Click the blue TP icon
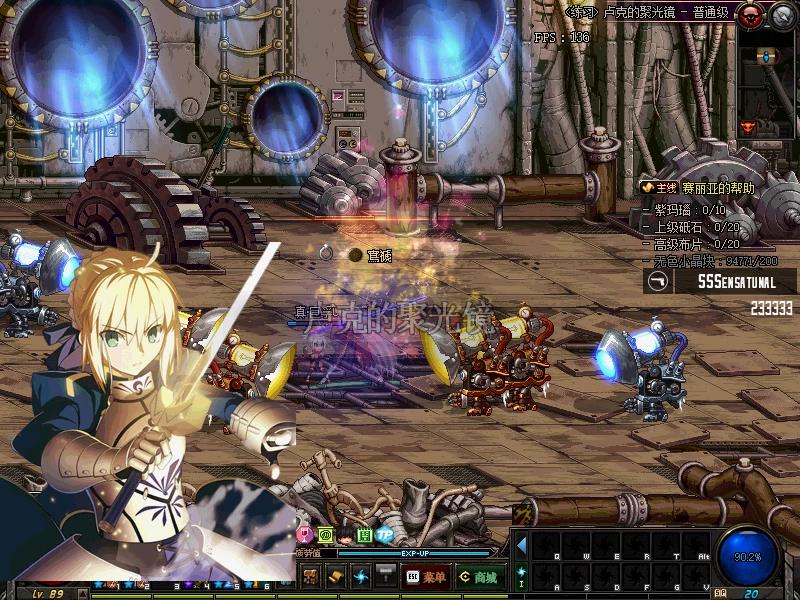Image resolution: width=800 pixels, height=600 pixels. (x=384, y=536)
